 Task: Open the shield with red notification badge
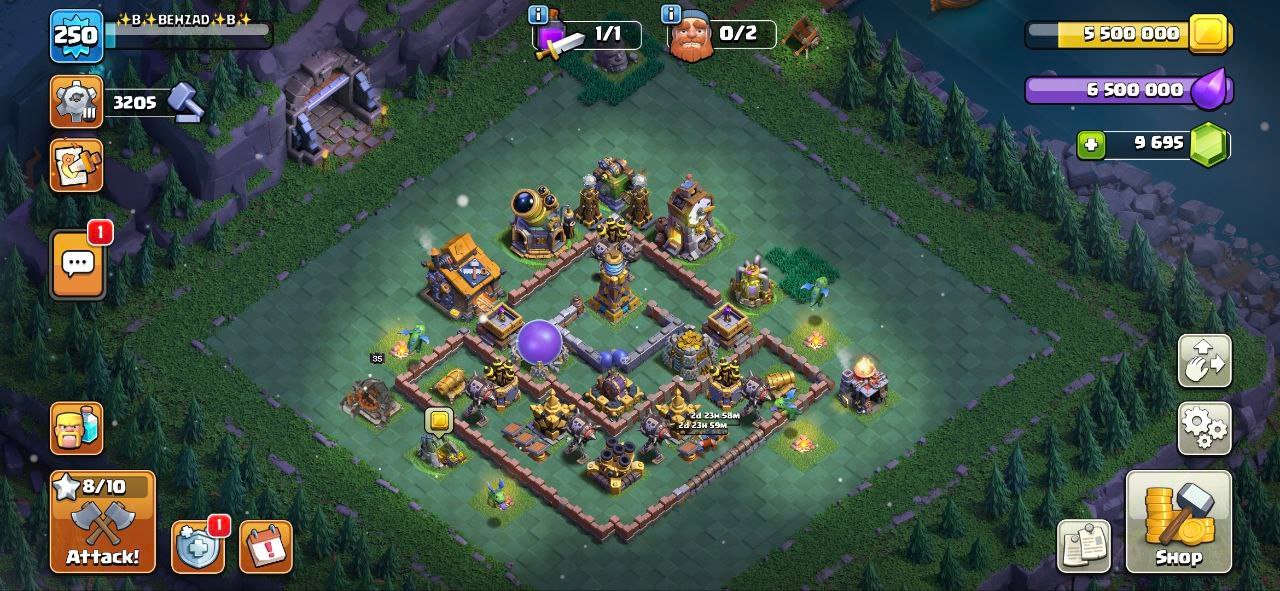(x=197, y=547)
